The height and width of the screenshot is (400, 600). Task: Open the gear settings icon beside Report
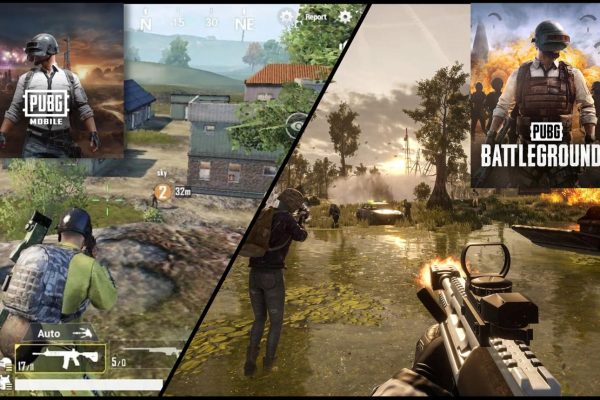345,16
